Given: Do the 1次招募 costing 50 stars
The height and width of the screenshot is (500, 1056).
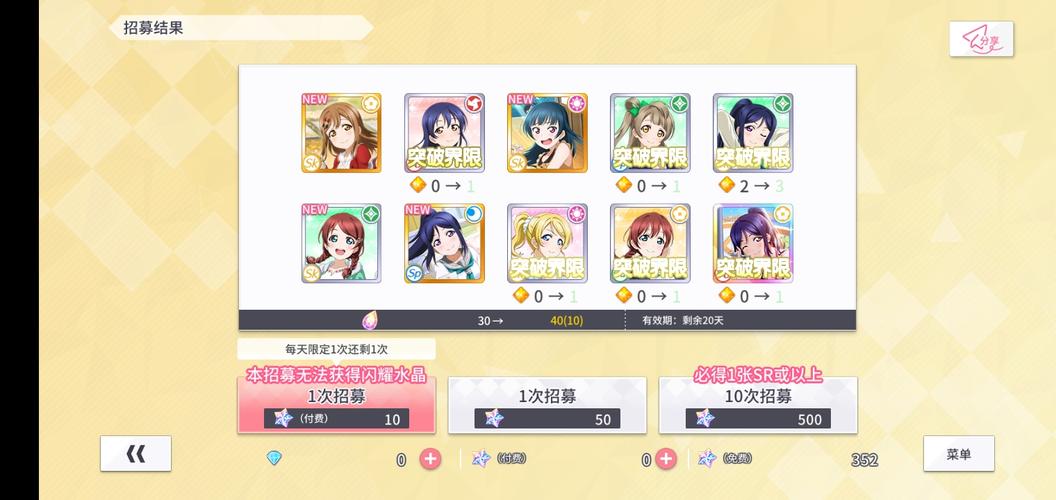Looking at the screenshot, I should click(547, 407).
